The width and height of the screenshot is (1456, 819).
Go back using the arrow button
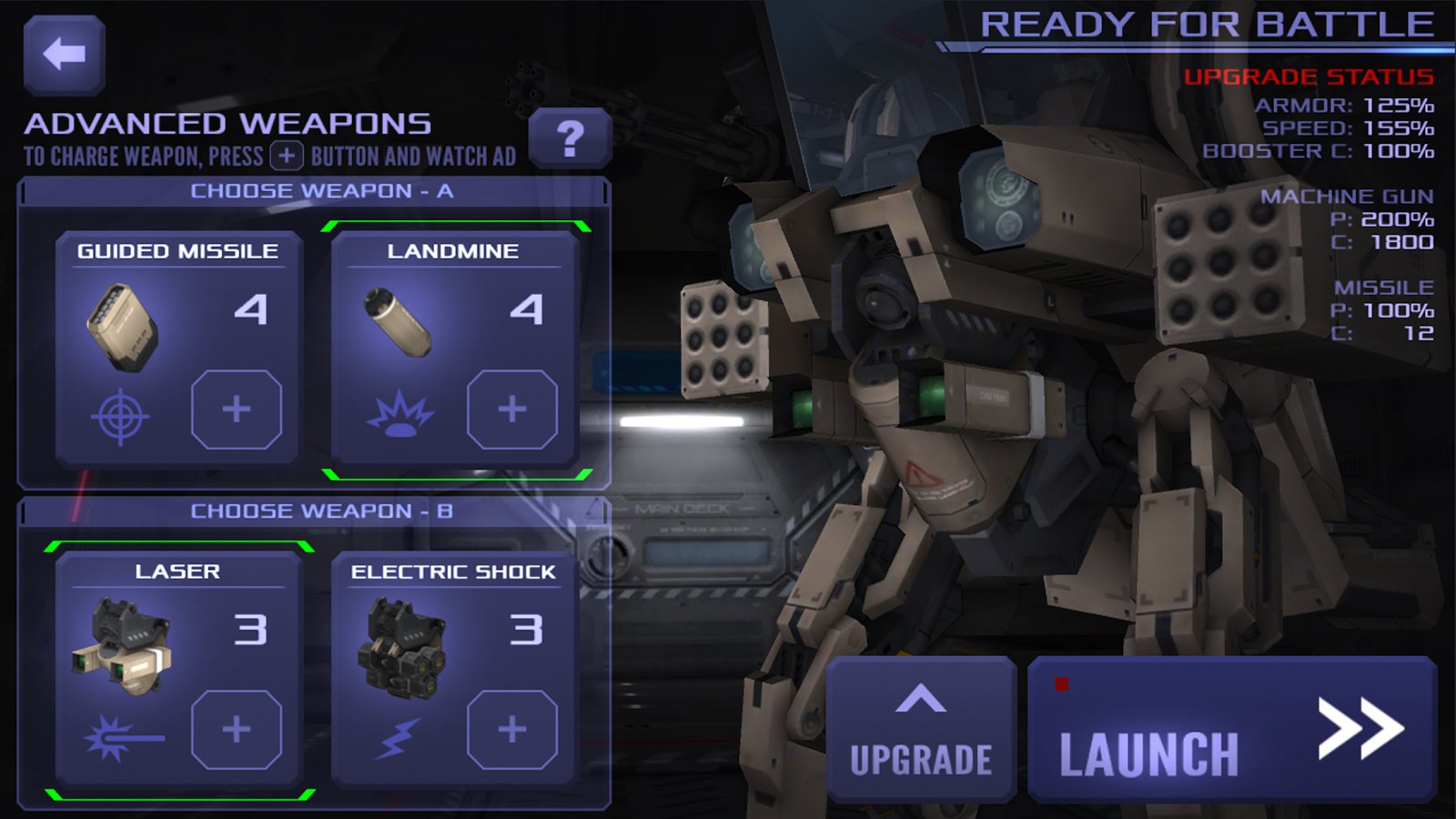coord(64,56)
